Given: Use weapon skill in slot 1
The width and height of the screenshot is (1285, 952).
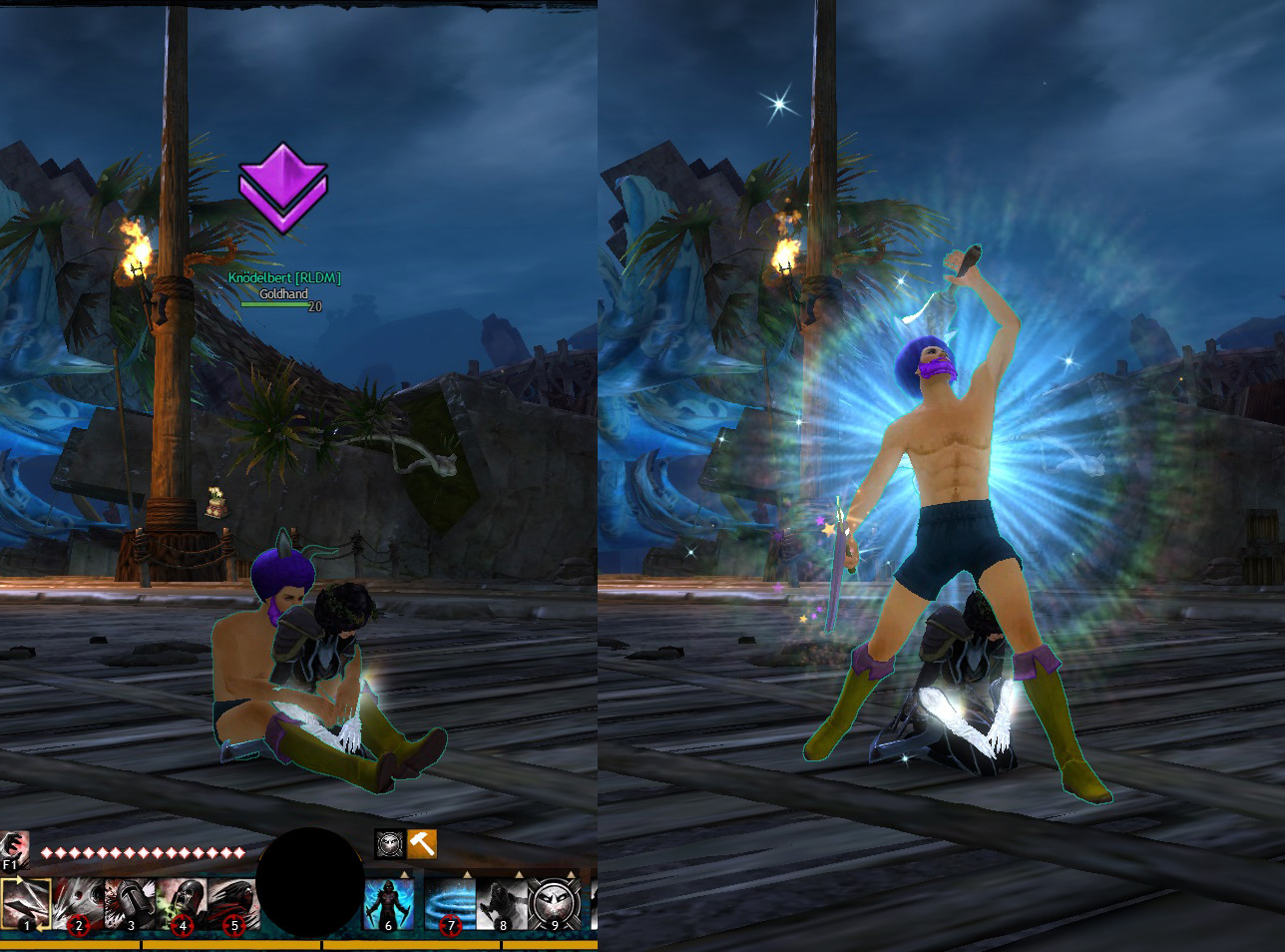Looking at the screenshot, I should pyautogui.click(x=26, y=903).
